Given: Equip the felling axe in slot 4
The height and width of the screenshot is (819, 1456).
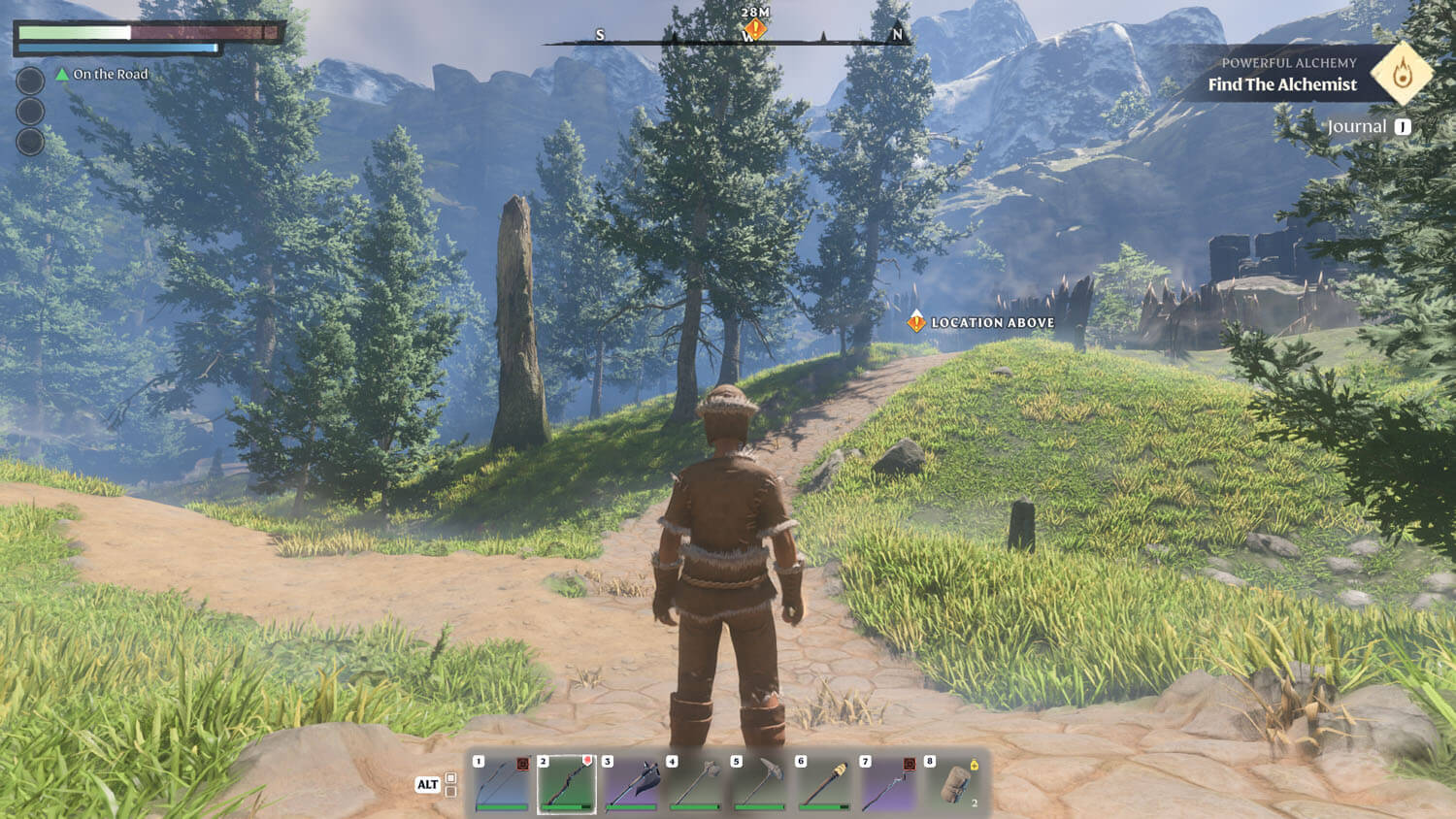Looking at the screenshot, I should (695, 782).
